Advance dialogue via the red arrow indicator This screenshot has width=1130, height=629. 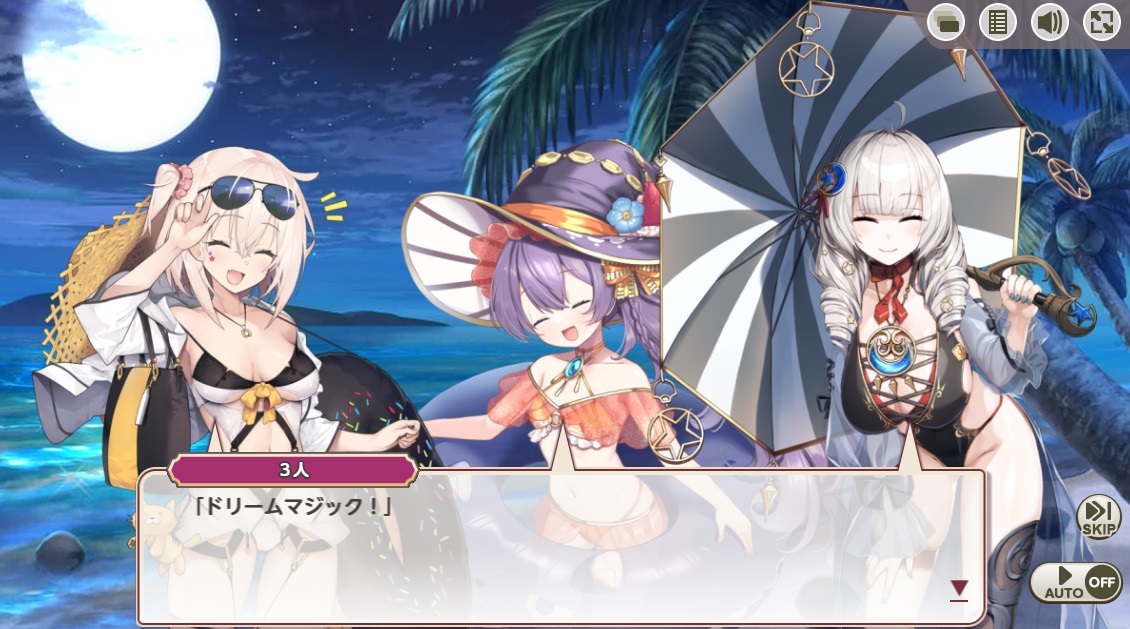click(x=959, y=589)
